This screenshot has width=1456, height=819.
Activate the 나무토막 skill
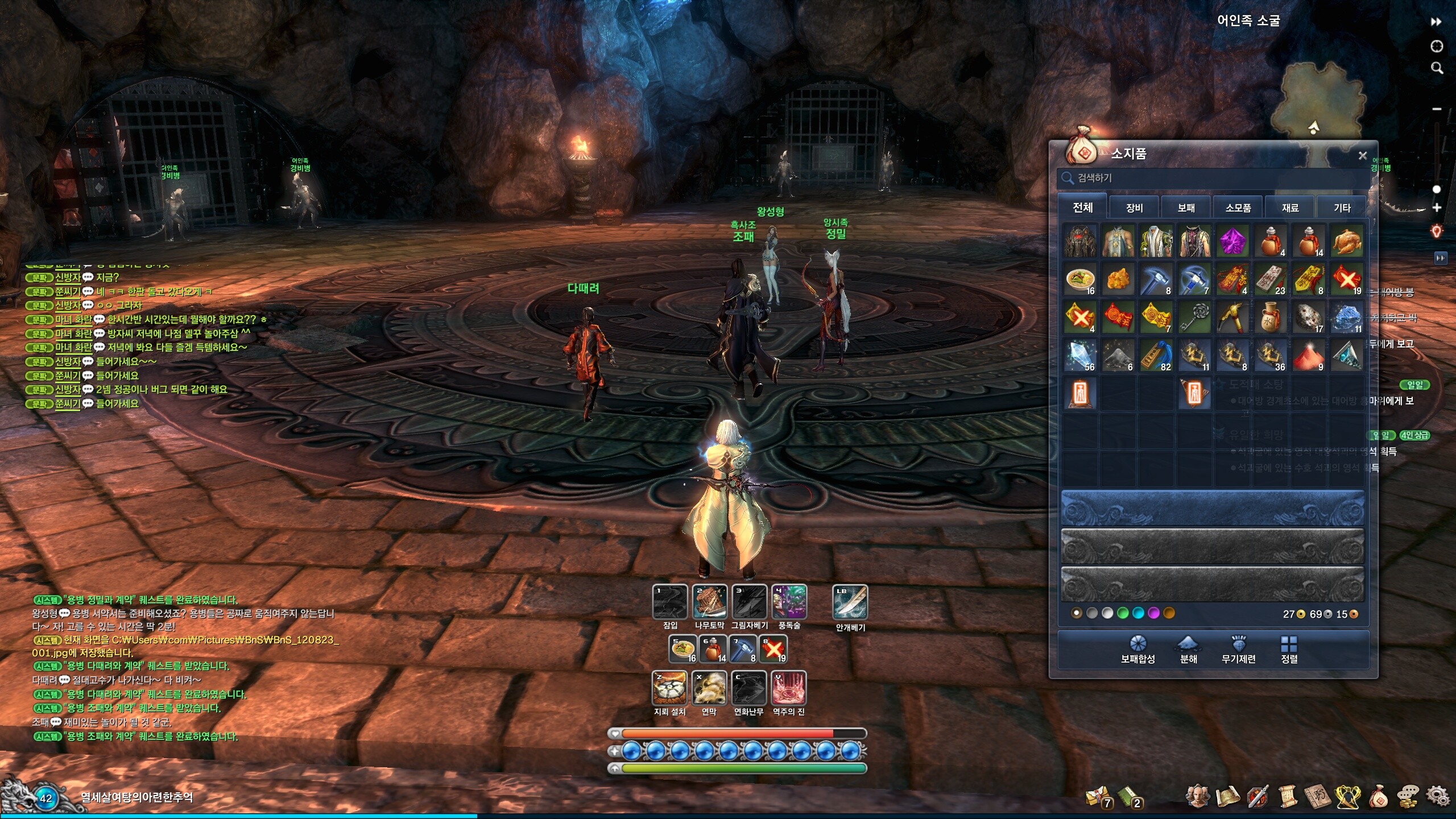pyautogui.click(x=709, y=602)
